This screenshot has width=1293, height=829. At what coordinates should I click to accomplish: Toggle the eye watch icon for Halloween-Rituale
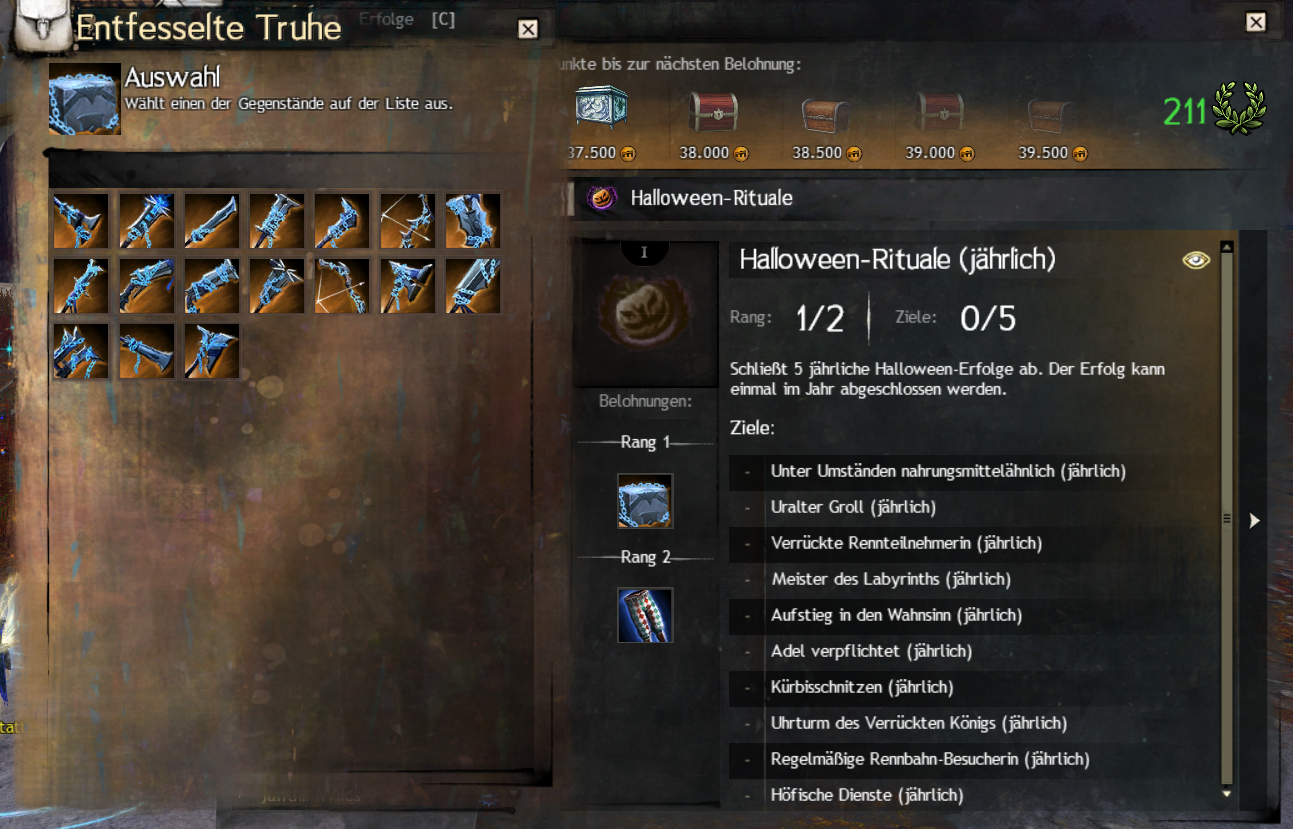point(1195,260)
